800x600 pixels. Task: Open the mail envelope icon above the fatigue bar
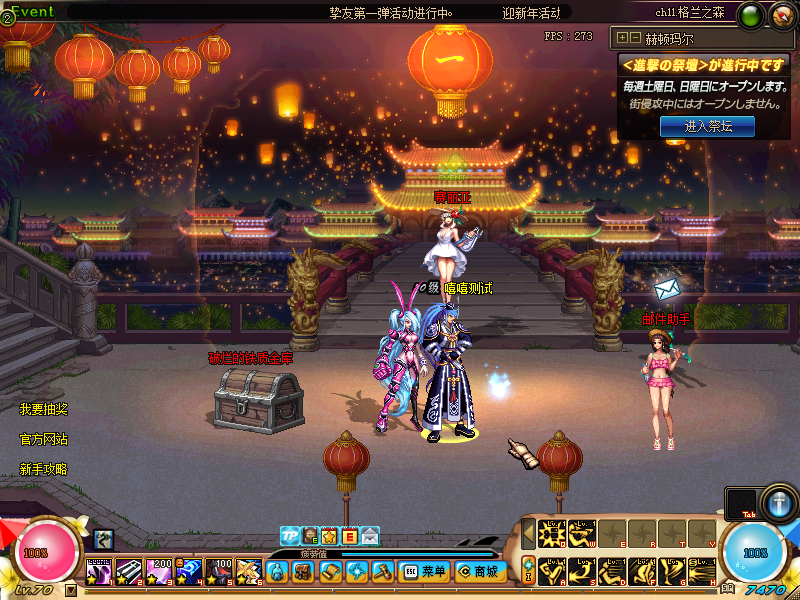tap(371, 536)
